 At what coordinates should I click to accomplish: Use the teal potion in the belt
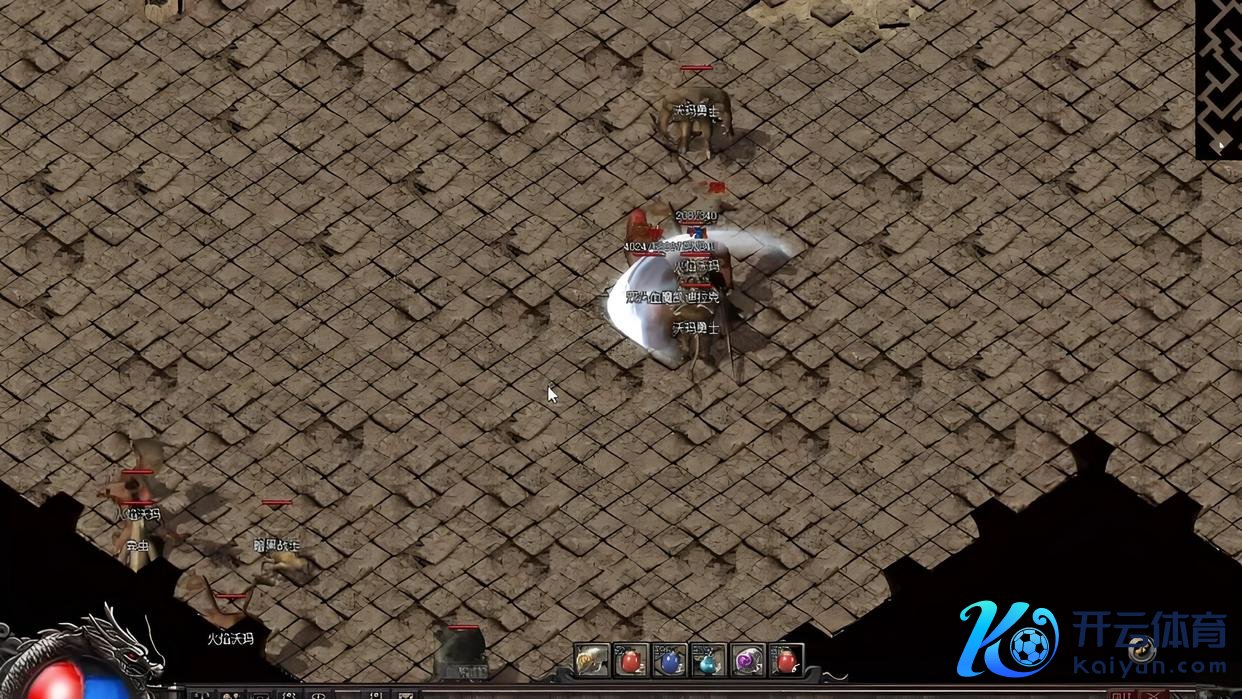click(x=708, y=660)
